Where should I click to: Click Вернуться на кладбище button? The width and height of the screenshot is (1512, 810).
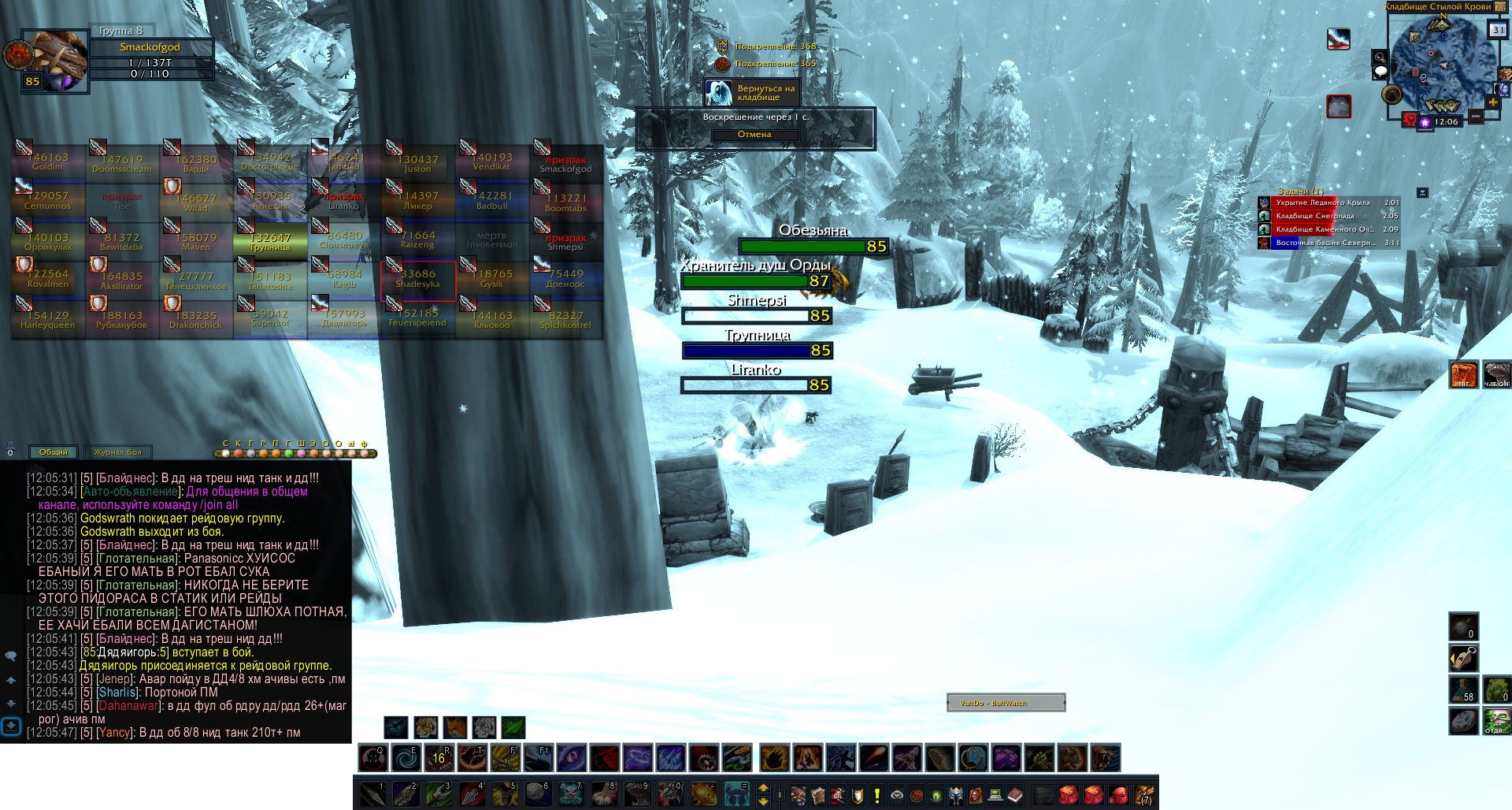tap(750, 93)
